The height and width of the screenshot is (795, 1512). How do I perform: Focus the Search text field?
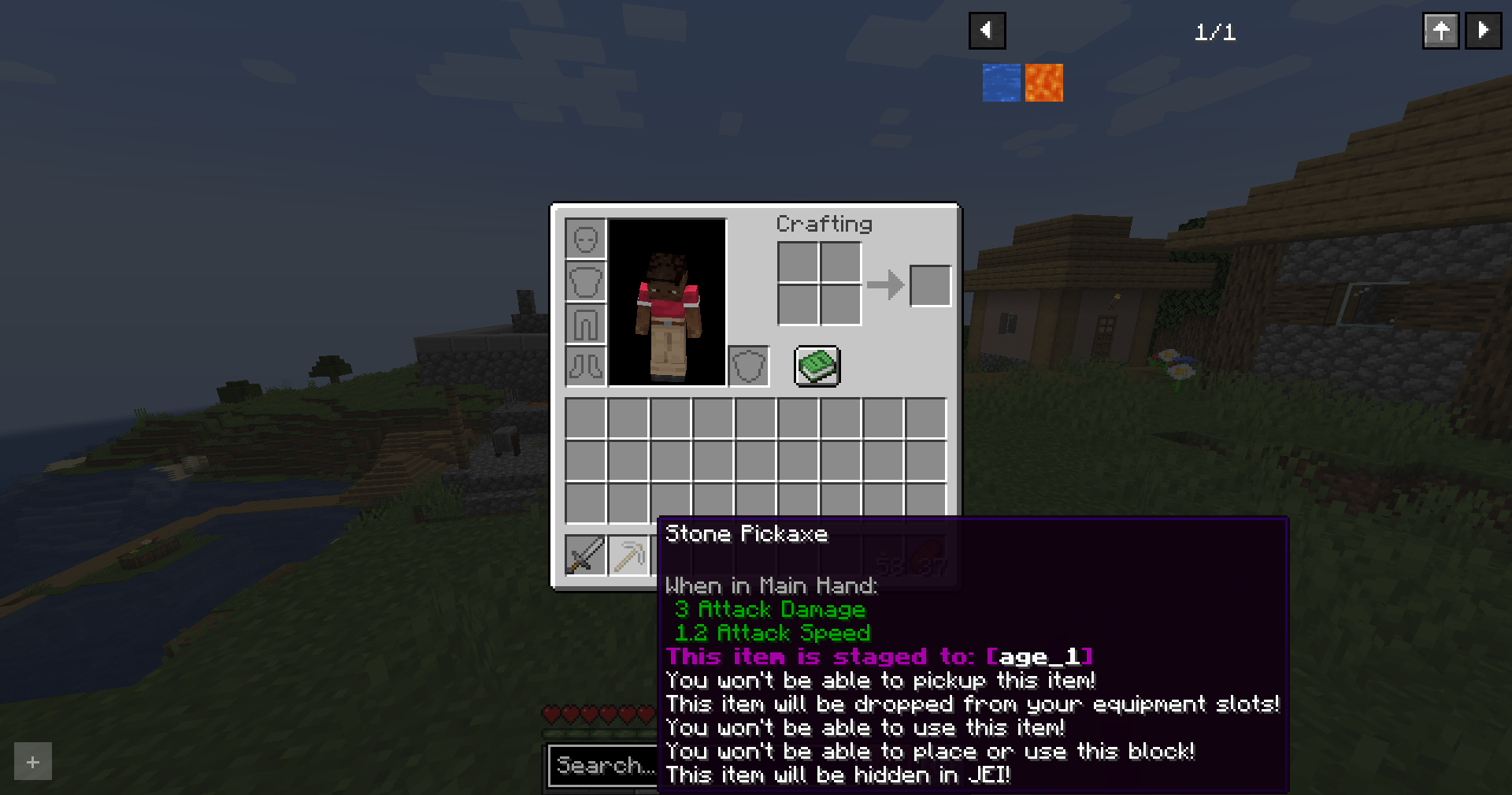coord(603,765)
